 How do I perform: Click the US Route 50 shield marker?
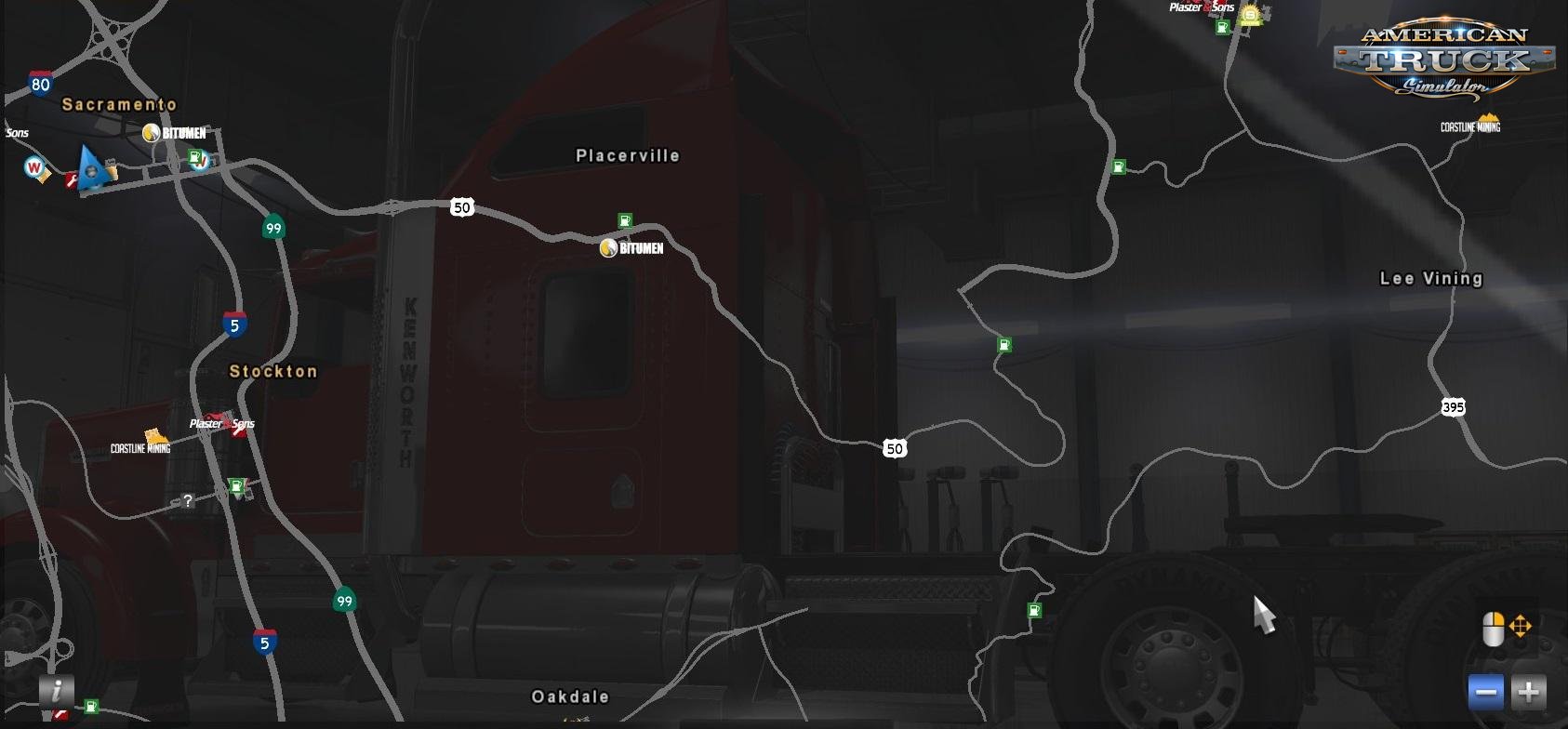pos(463,206)
